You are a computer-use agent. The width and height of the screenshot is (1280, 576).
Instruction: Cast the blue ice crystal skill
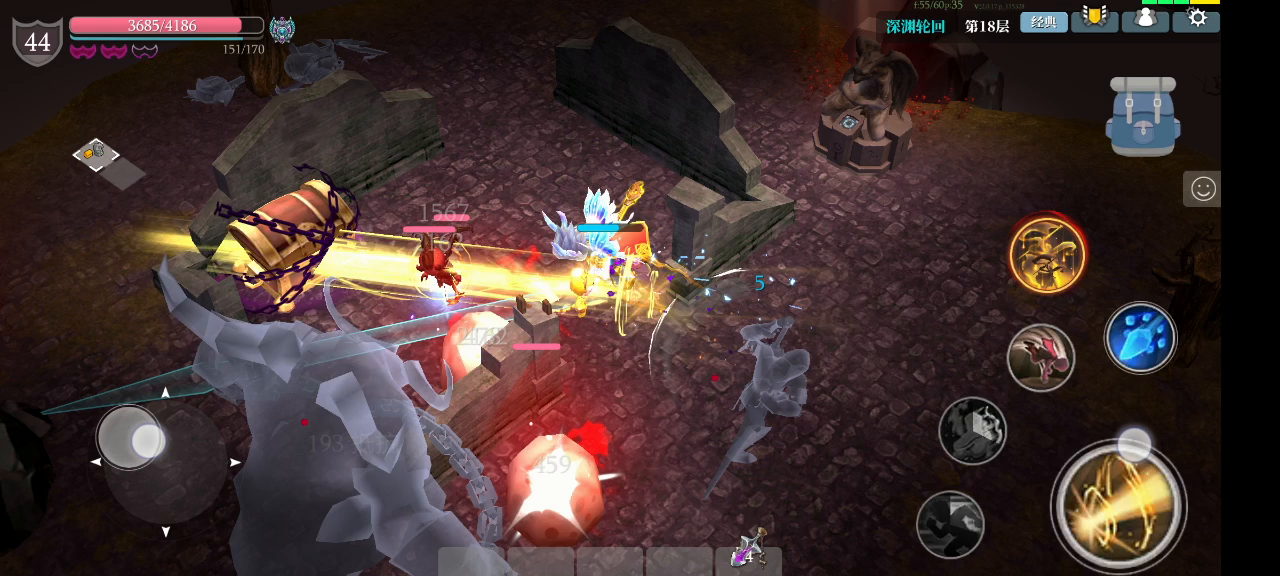click(1140, 338)
